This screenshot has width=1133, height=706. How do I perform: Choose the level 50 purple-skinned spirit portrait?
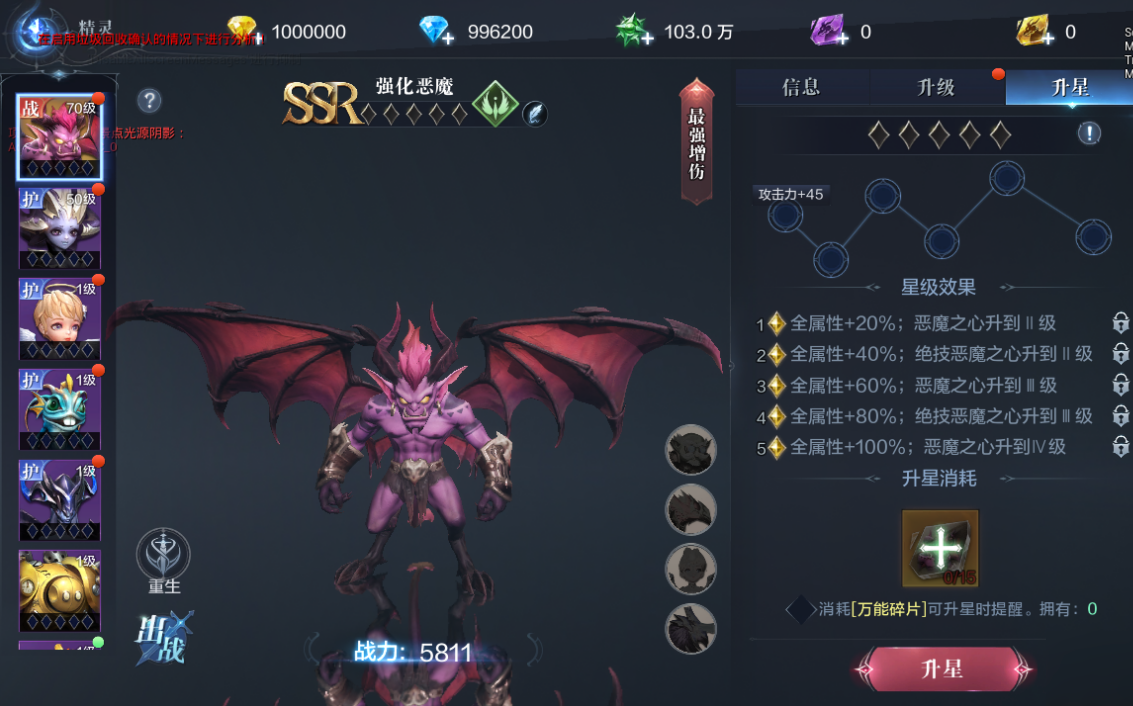(x=59, y=228)
